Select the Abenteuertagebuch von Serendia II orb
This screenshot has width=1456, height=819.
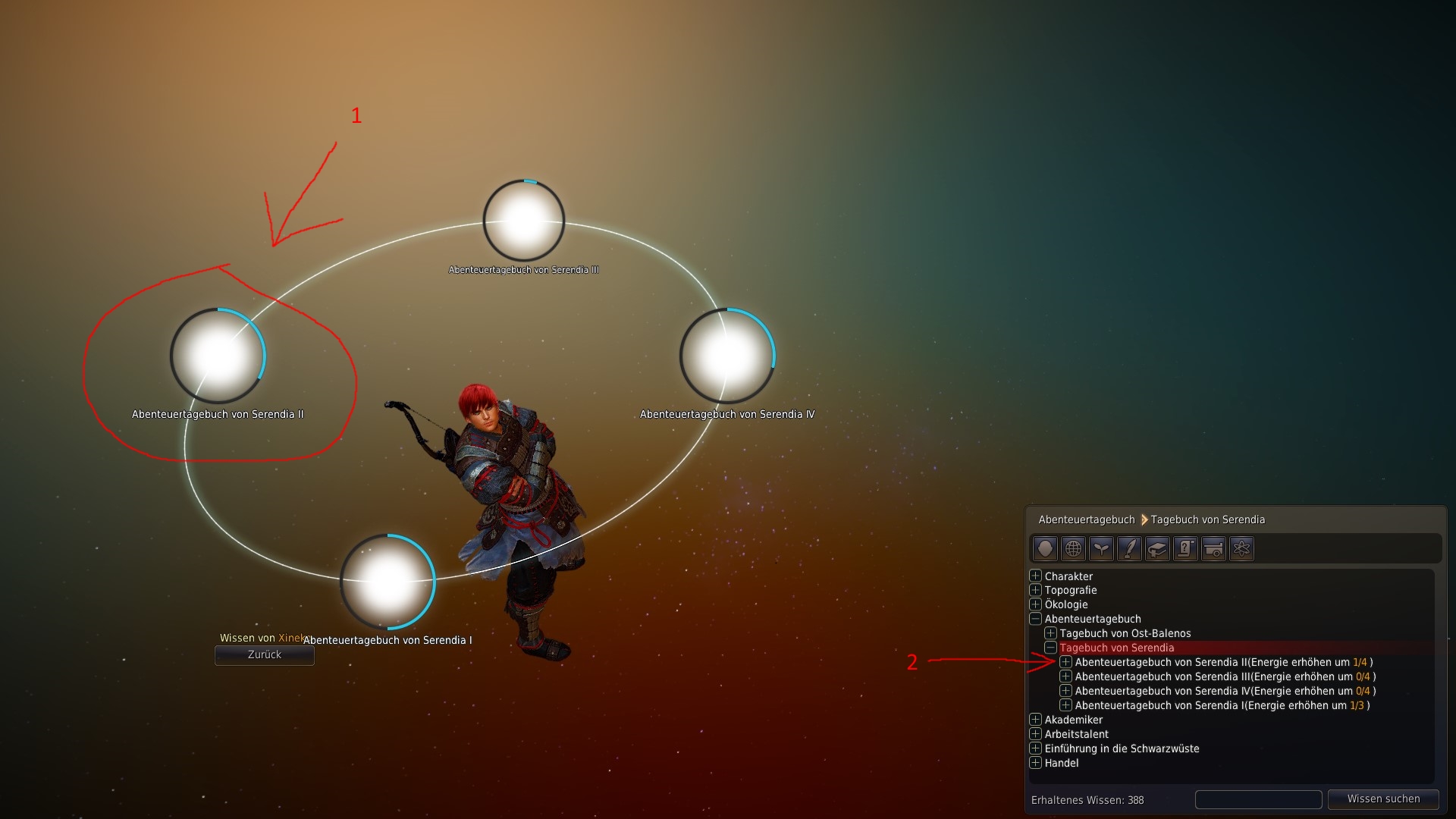pos(218,355)
